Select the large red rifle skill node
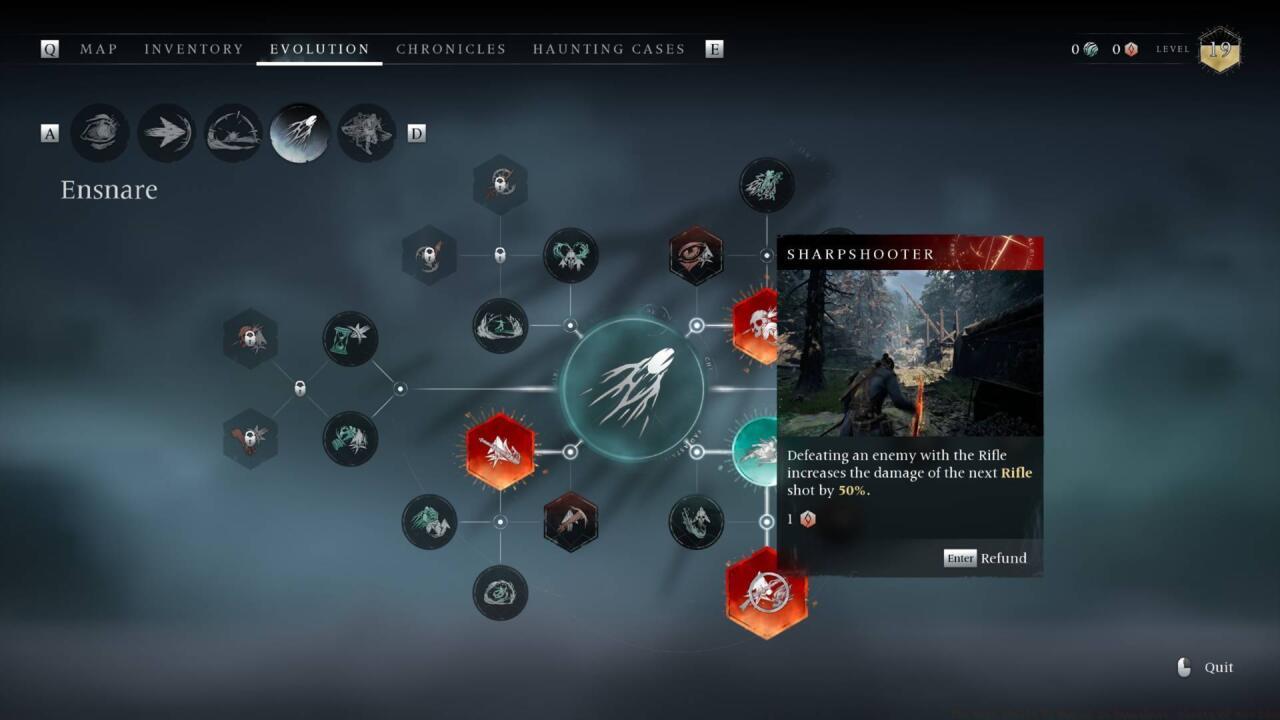This screenshot has height=720, width=1280. (766, 593)
